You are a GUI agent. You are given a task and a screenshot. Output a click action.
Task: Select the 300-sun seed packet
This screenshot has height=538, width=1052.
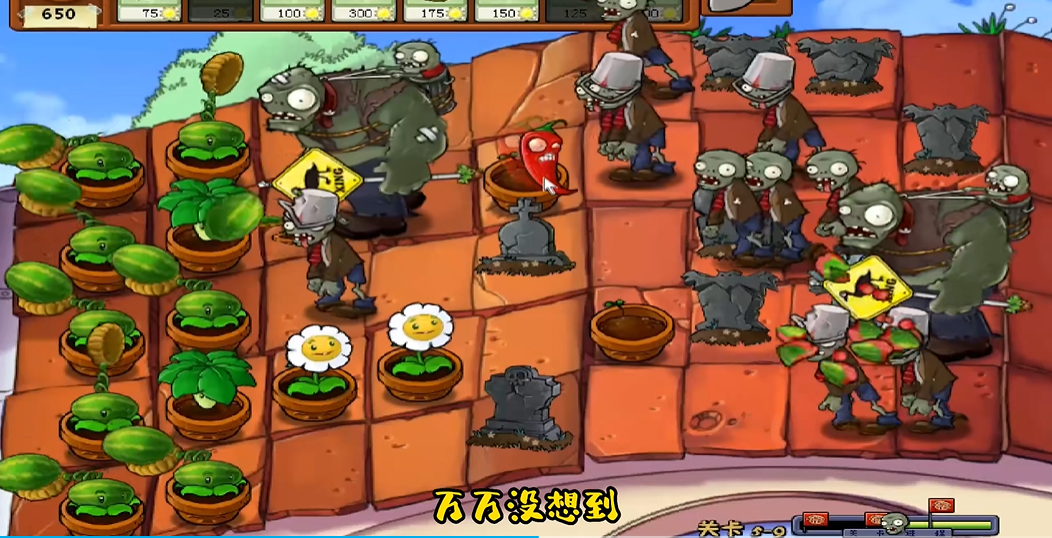pyautogui.click(x=365, y=10)
